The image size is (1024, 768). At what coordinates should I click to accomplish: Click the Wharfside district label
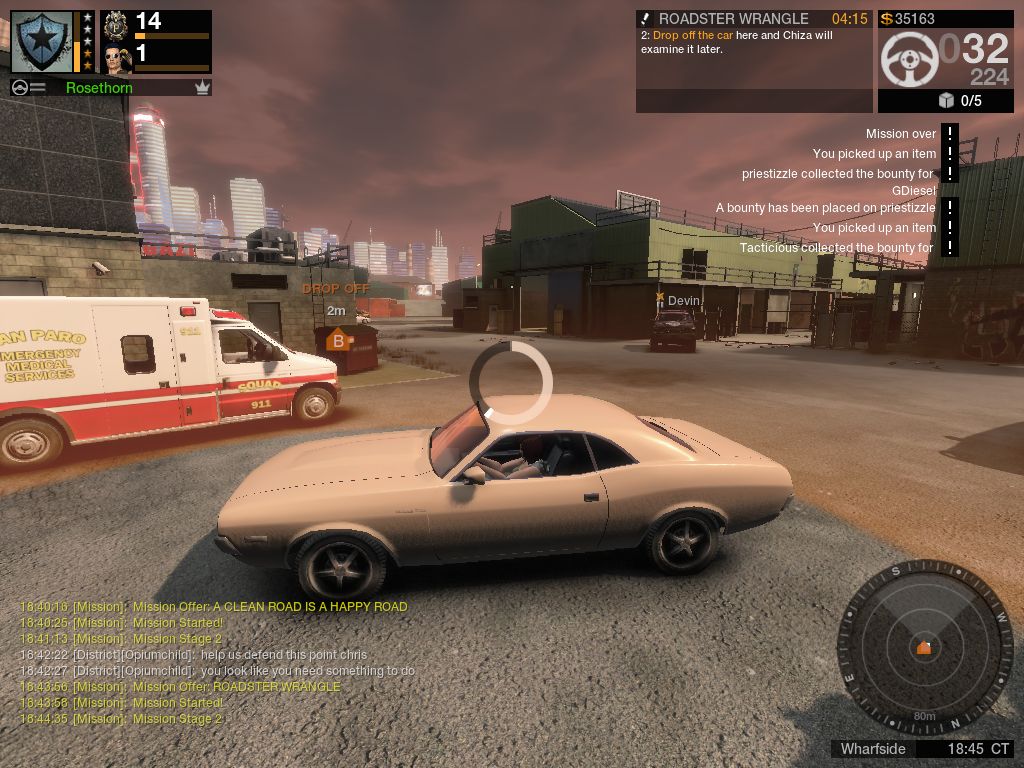tap(873, 749)
